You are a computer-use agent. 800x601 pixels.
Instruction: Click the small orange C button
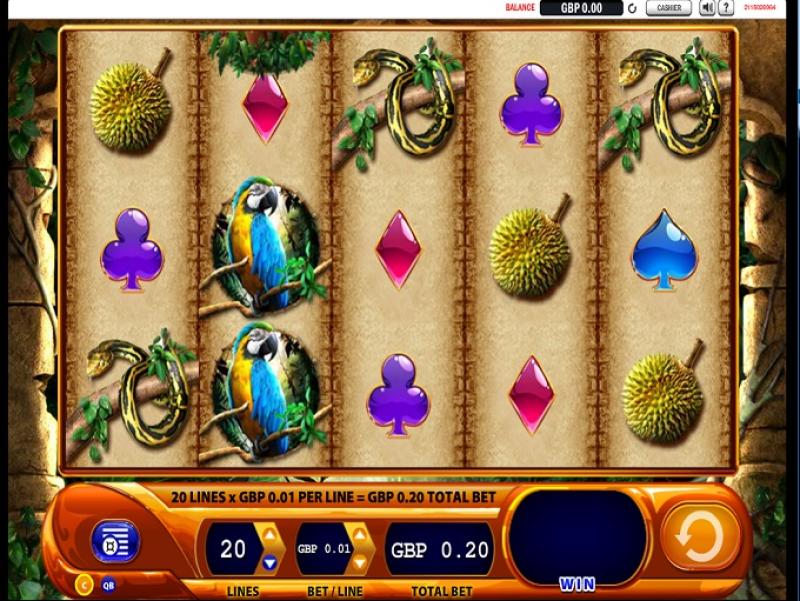pyautogui.click(x=85, y=585)
